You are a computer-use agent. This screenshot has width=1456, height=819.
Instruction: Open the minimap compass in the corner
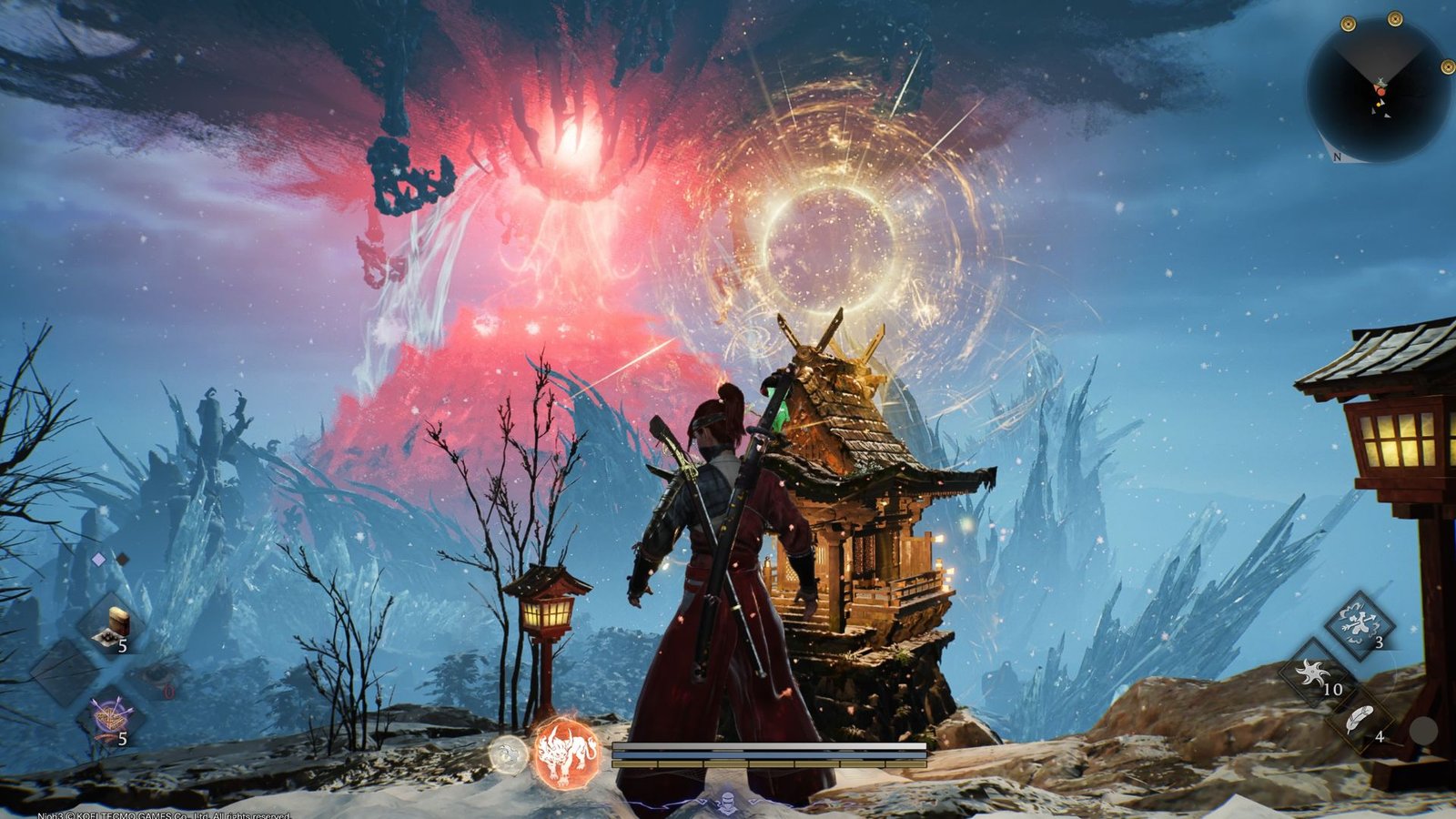click(1380, 86)
